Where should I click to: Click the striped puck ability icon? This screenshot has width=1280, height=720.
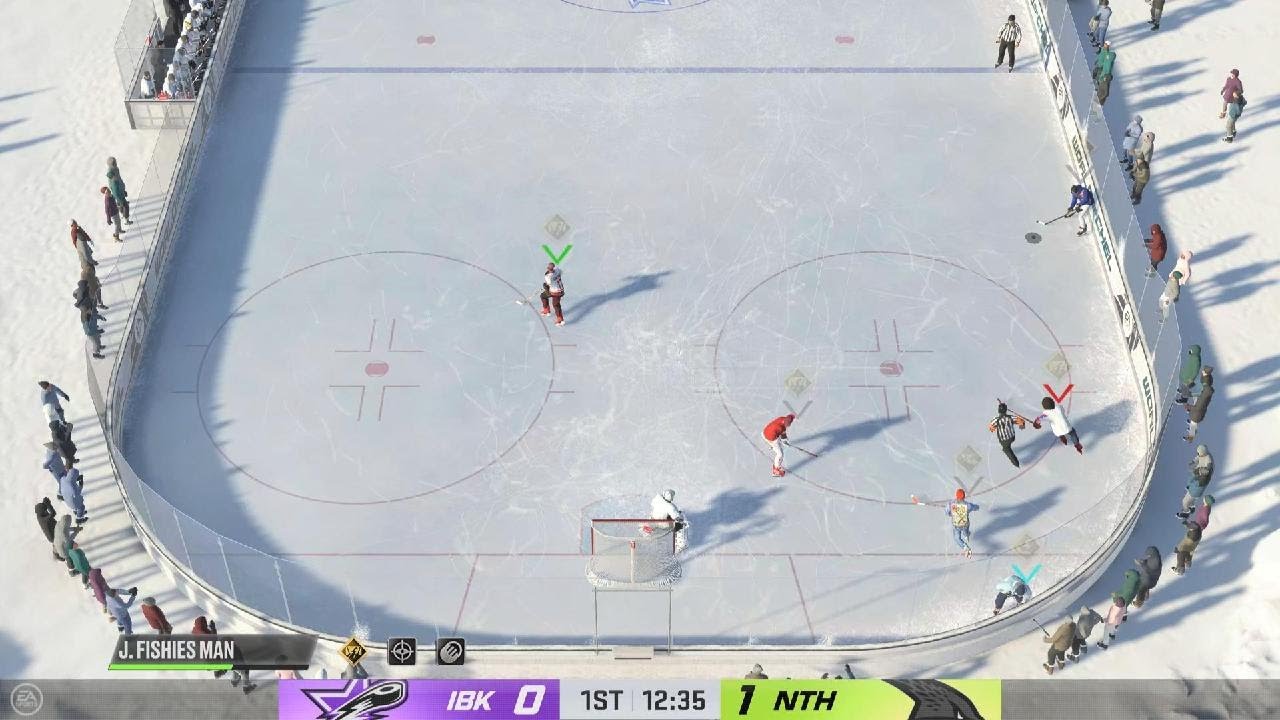point(450,651)
